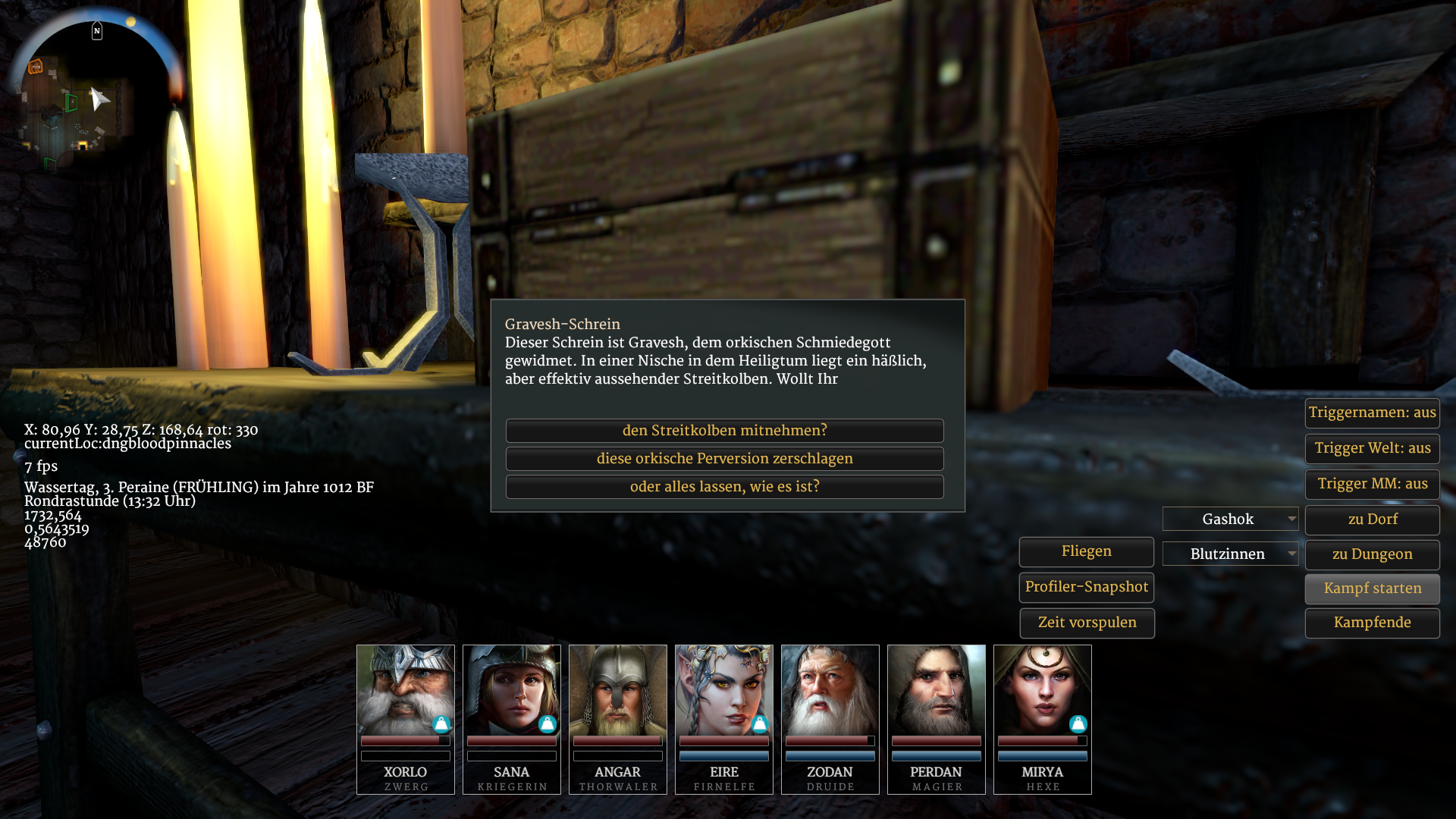1456x819 pixels.
Task: Select 'diese orkische Perversion zerschlagen'
Action: (724, 459)
